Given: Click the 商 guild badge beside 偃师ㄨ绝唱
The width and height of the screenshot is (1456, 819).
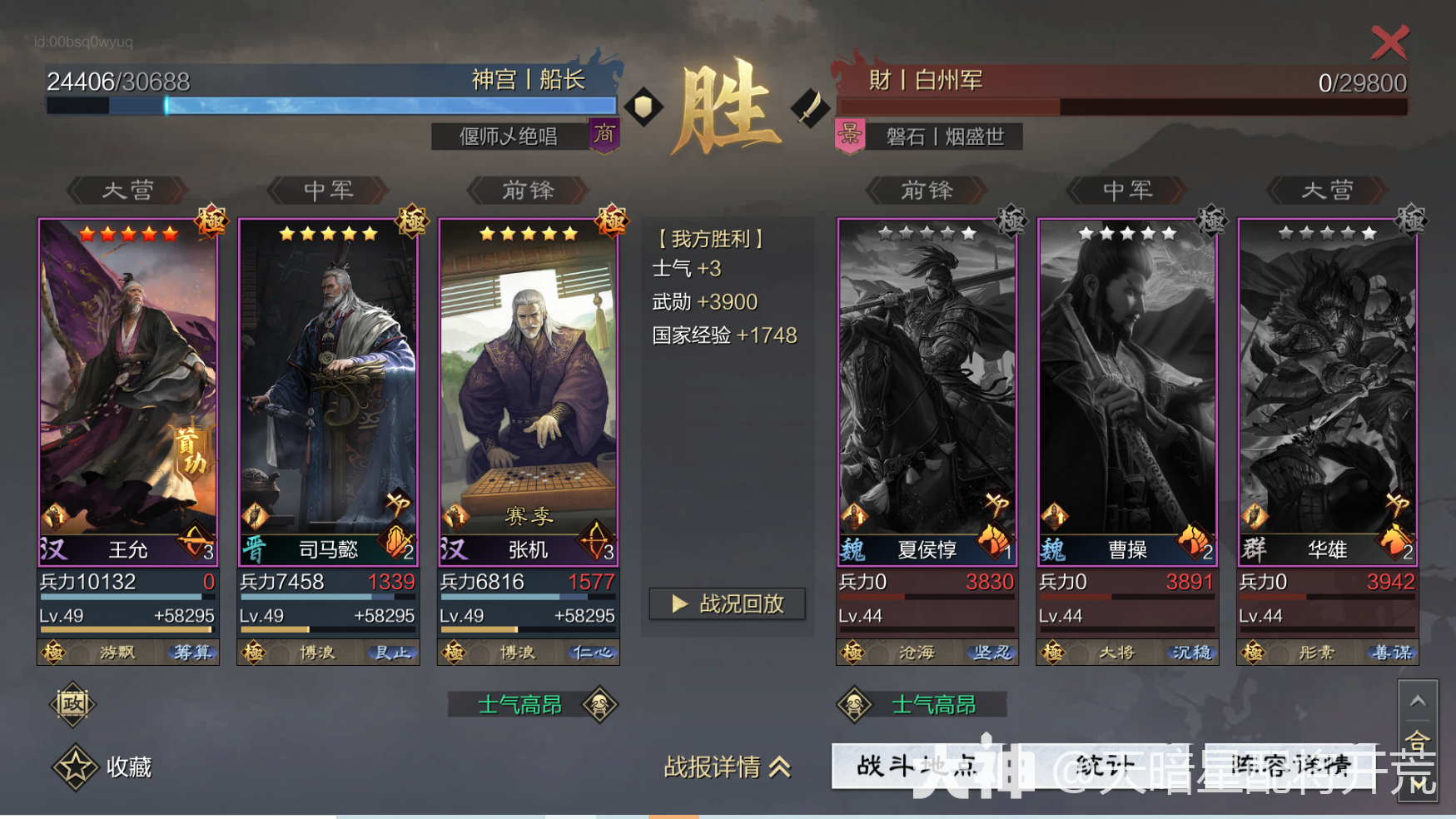Looking at the screenshot, I should (x=605, y=136).
